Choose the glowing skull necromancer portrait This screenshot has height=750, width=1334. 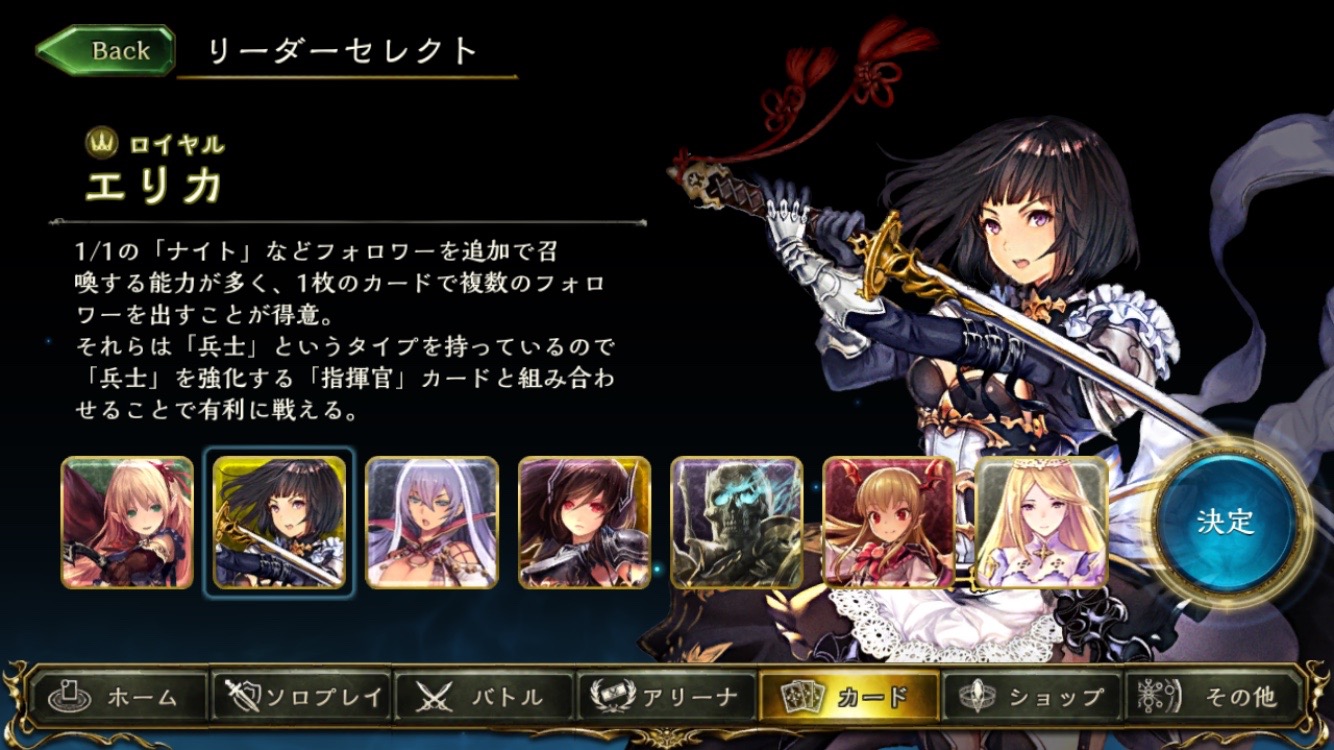coord(736,522)
